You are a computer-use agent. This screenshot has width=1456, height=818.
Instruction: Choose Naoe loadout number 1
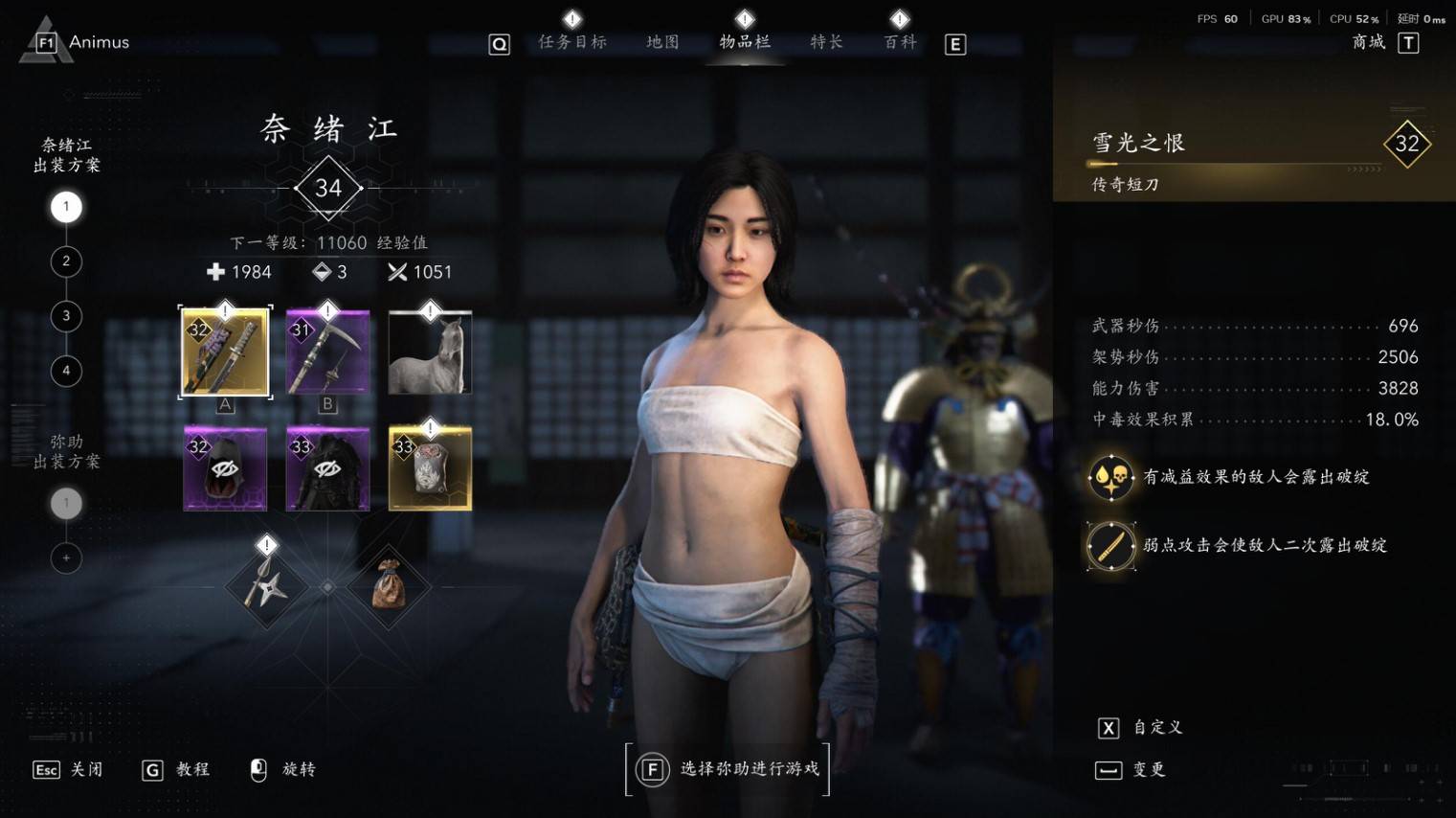66,207
